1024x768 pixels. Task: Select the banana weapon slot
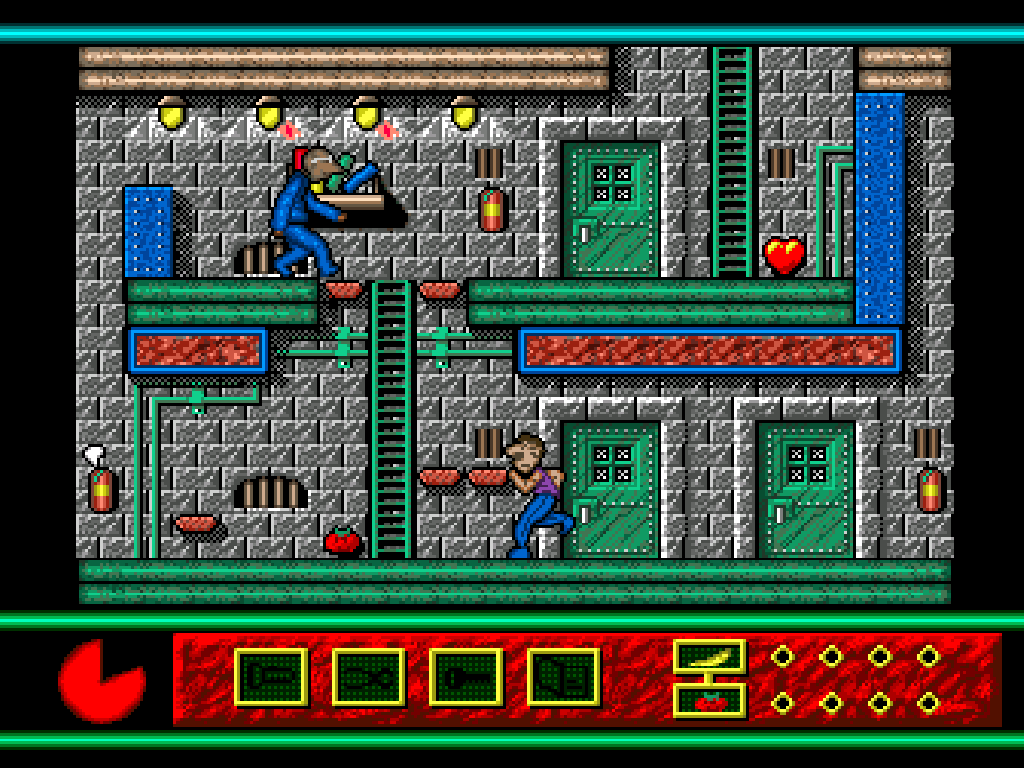(709, 656)
